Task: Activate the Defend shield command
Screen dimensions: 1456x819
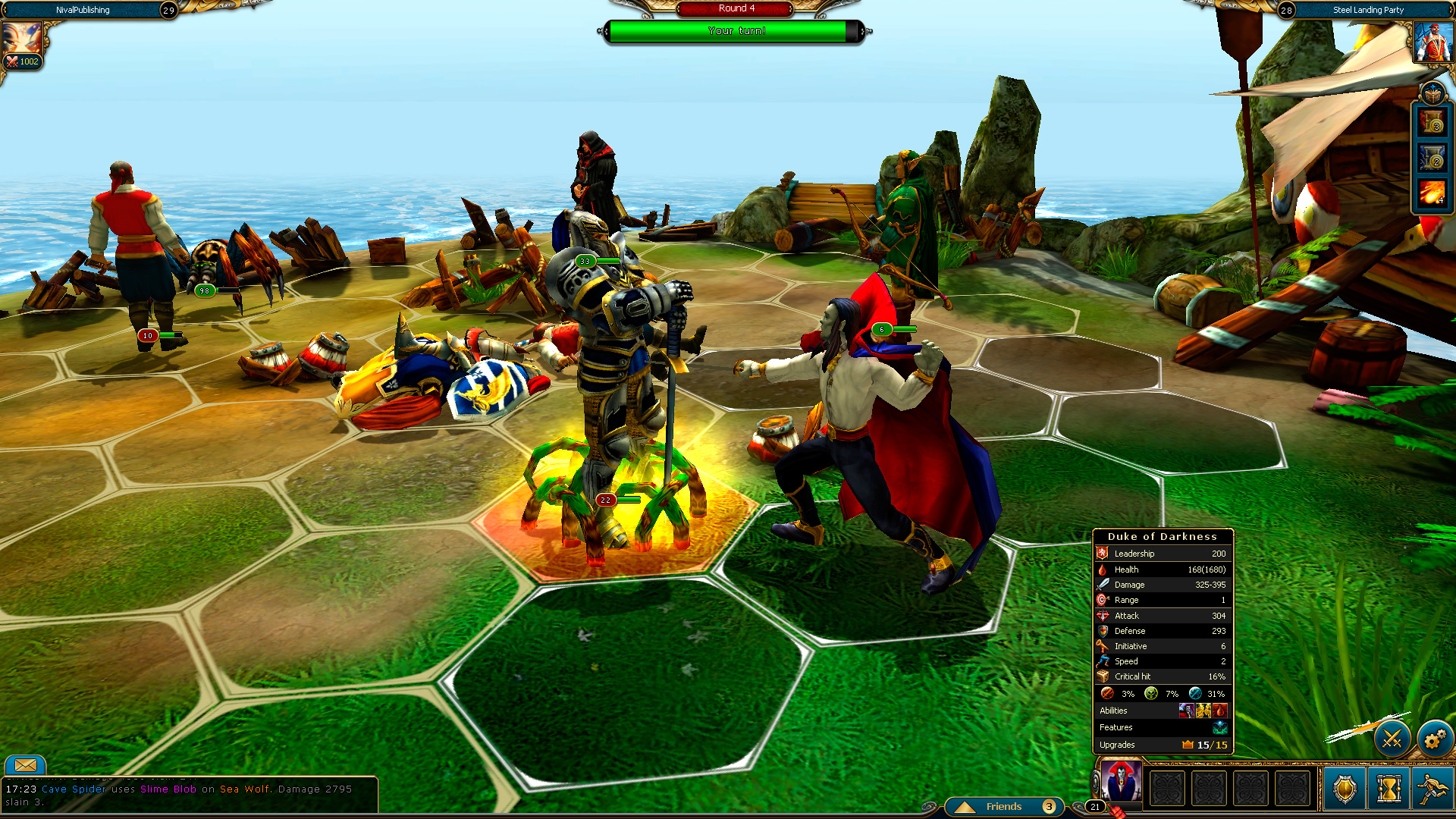Action: (1345, 789)
